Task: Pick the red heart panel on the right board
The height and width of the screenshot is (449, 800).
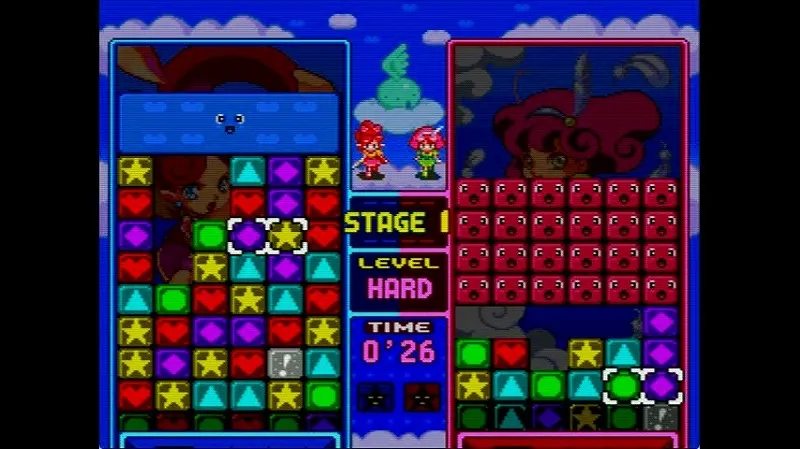Action: tap(511, 353)
